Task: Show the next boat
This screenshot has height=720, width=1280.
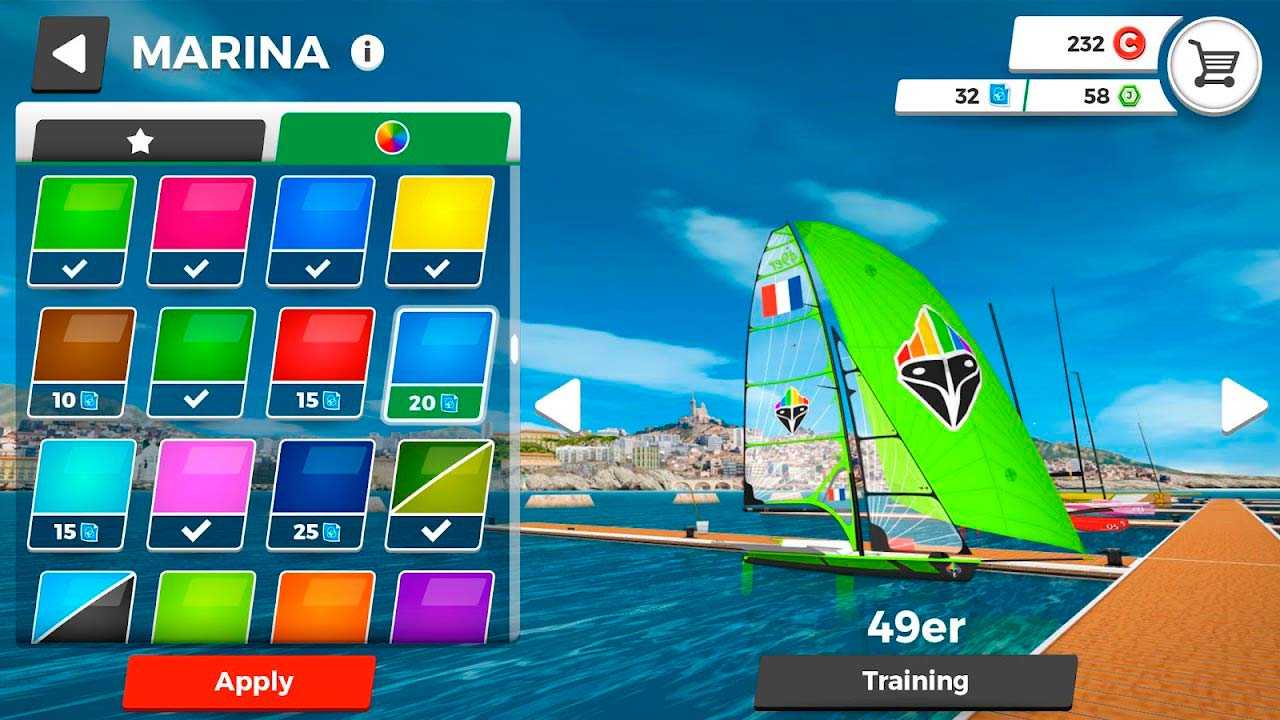Action: pyautogui.click(x=1243, y=405)
